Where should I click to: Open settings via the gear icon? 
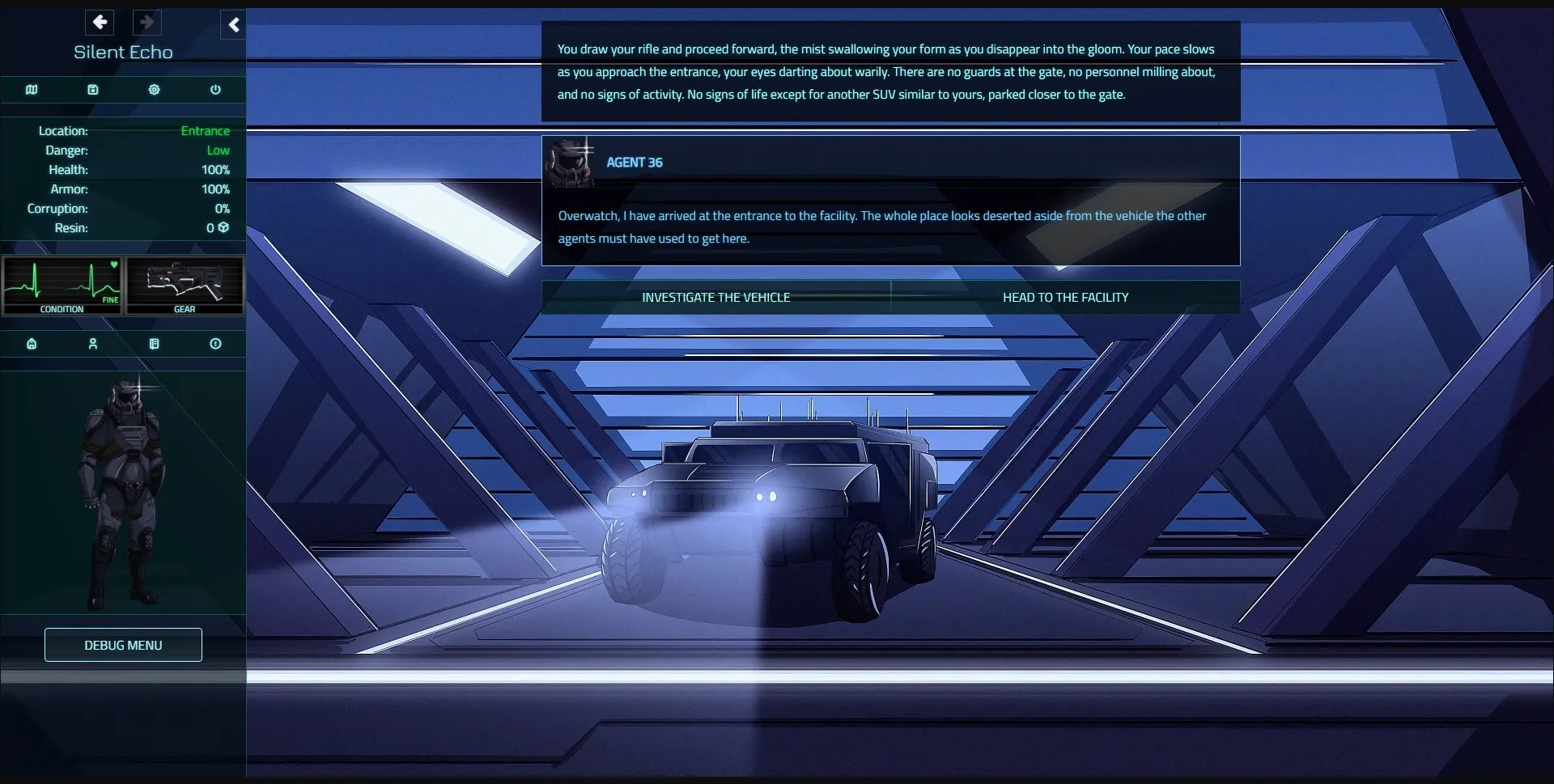pos(154,89)
